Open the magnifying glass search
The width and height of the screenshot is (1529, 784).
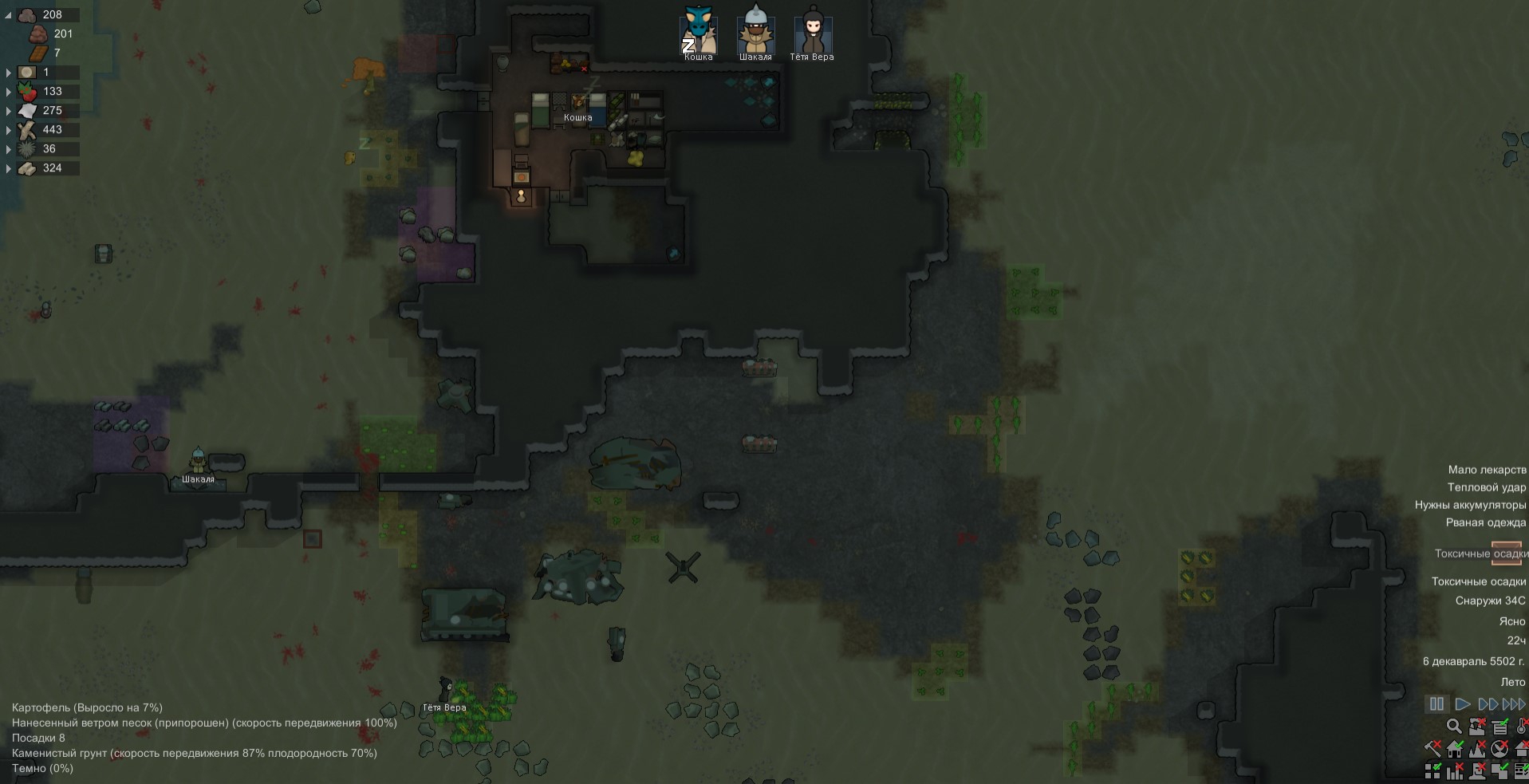1454,727
